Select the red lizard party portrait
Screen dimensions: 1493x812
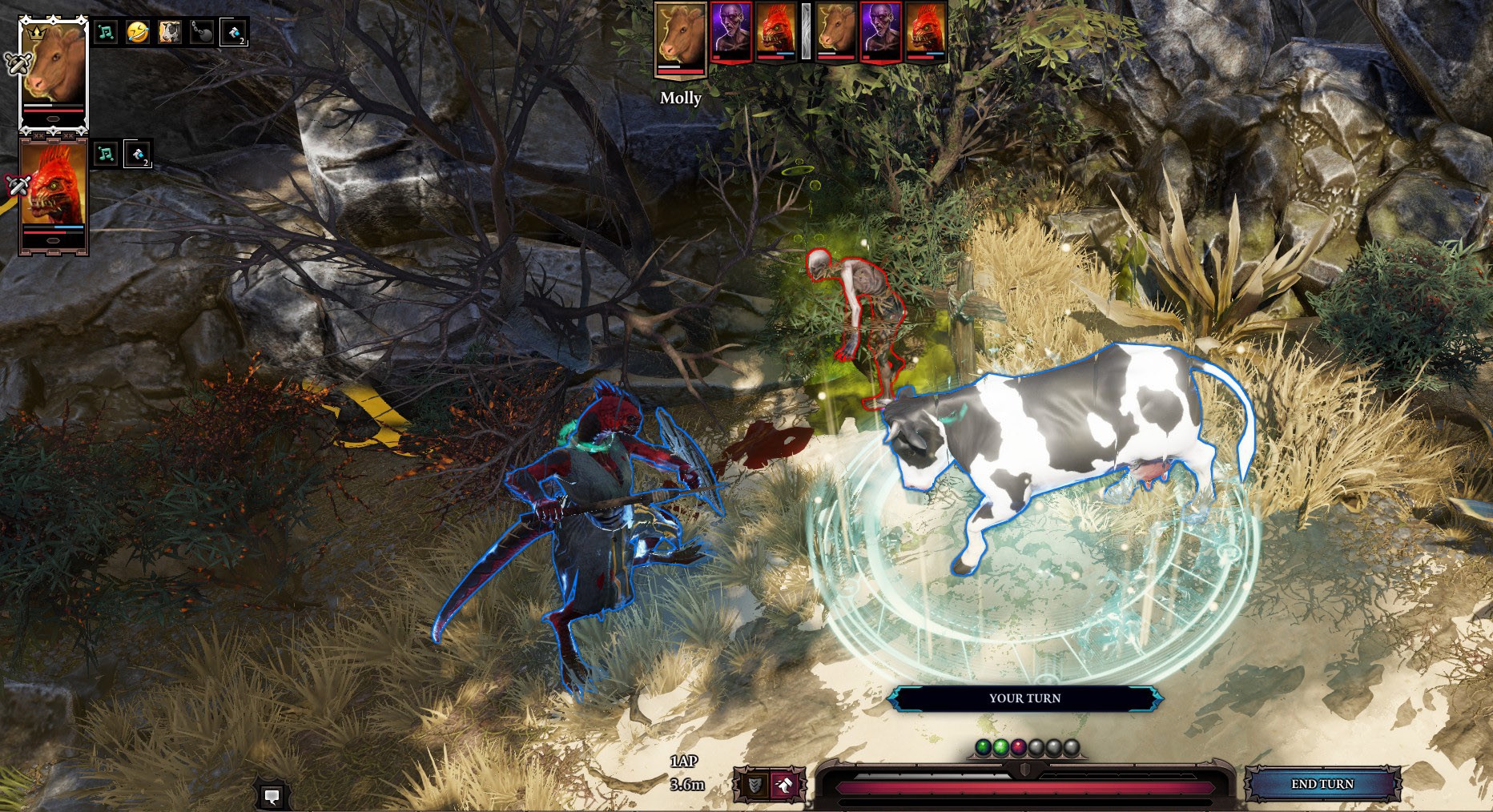(x=54, y=194)
